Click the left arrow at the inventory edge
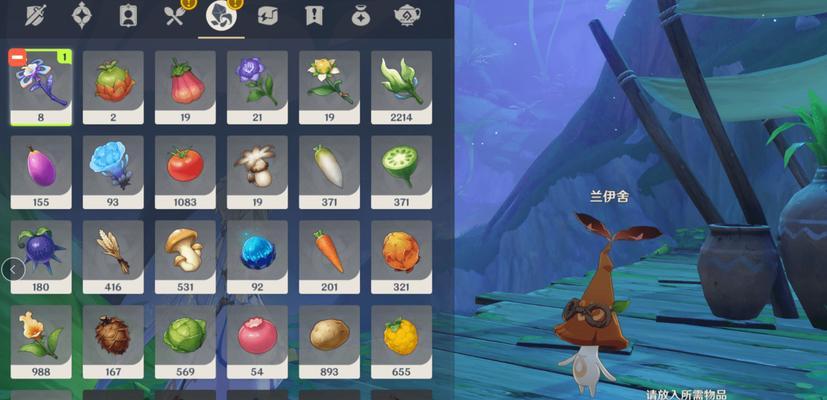Screen dimensions: 827x400 13,269
